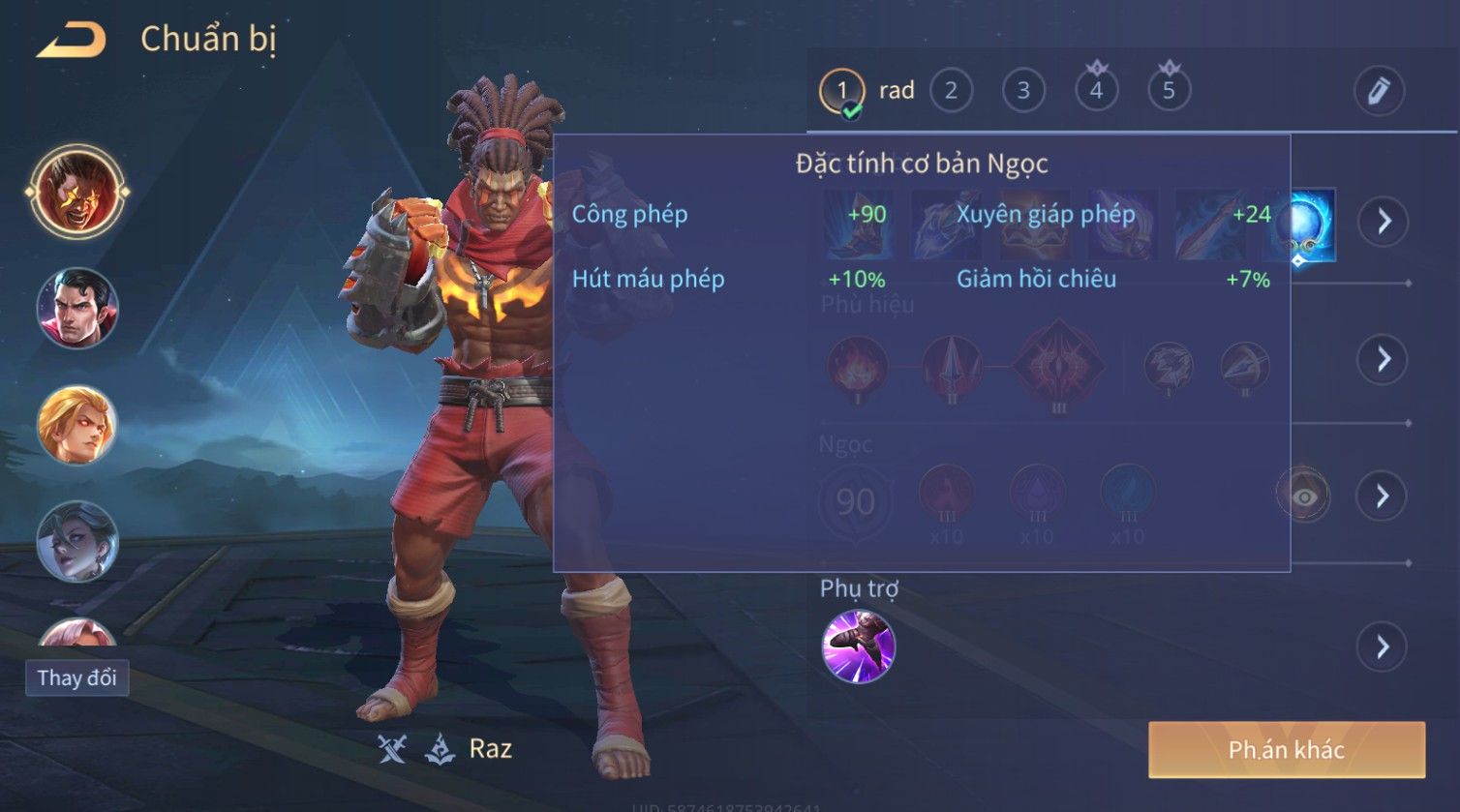Select the purple boot Phụ trợ spell
This screenshot has width=1460, height=812.
(x=858, y=647)
